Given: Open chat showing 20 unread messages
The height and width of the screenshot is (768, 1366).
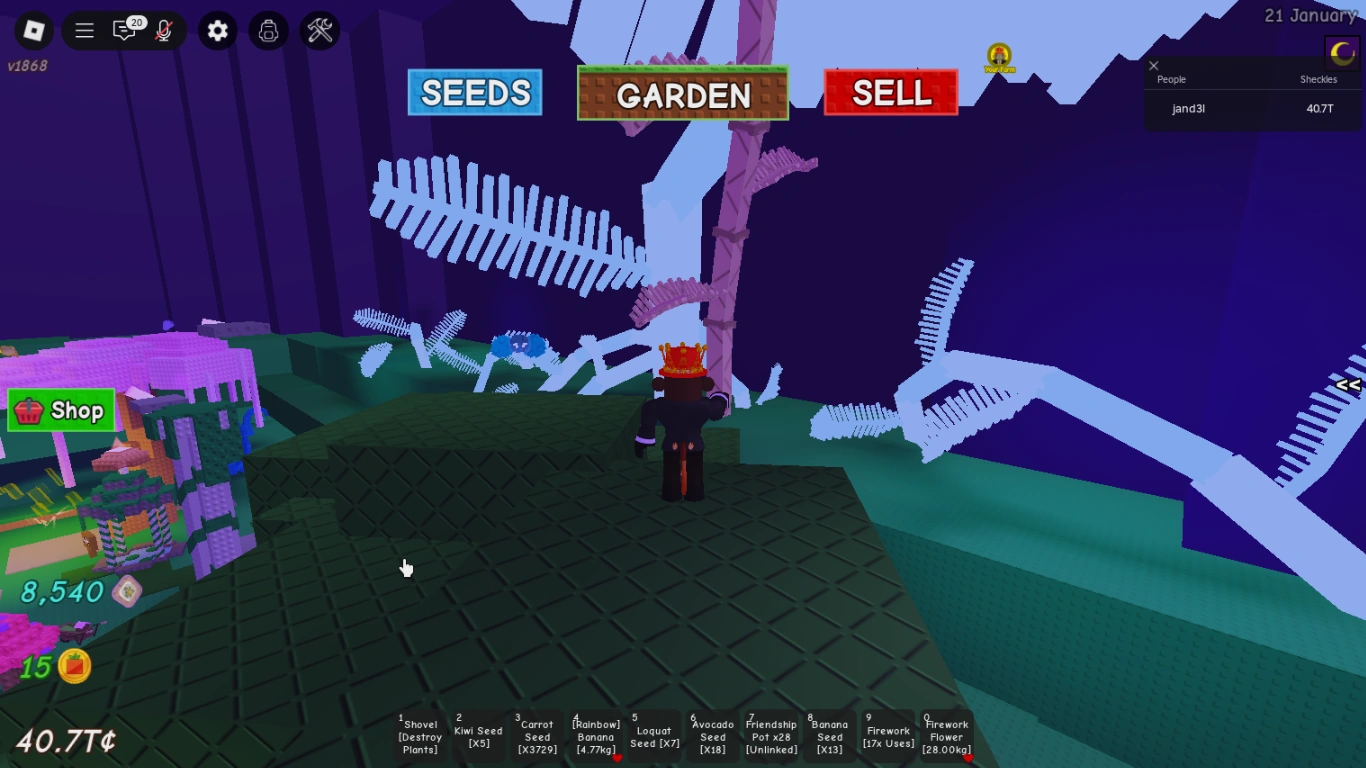Looking at the screenshot, I should (124, 31).
